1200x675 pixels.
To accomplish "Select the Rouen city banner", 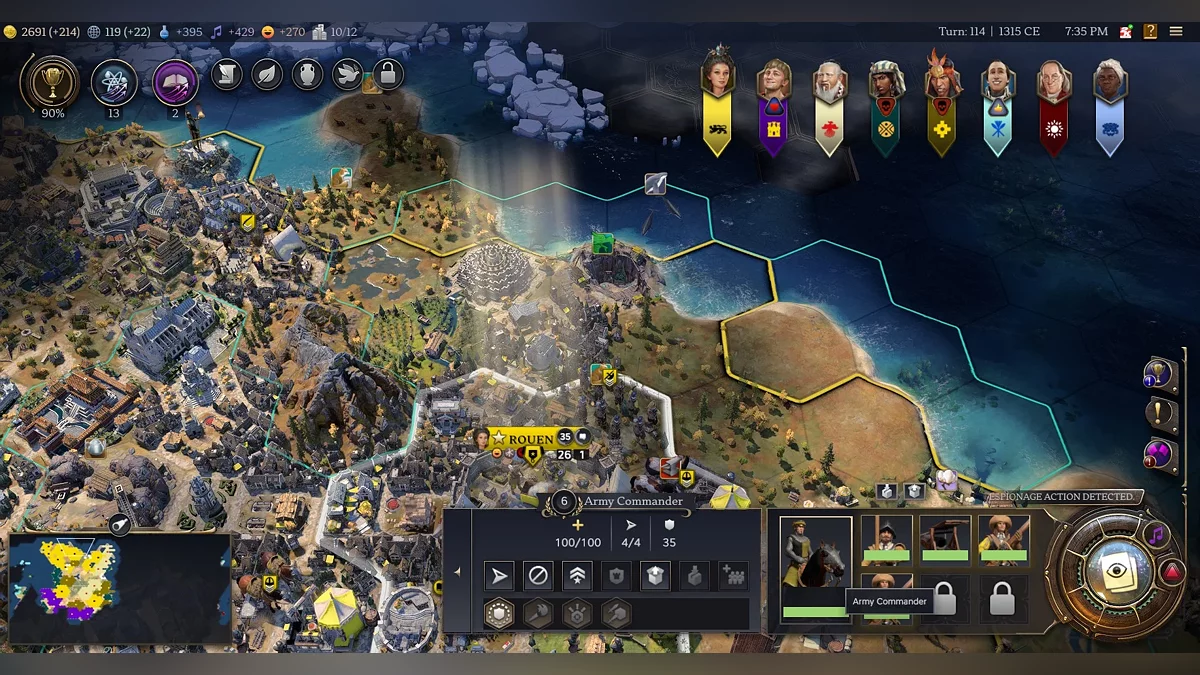I will 531,439.
